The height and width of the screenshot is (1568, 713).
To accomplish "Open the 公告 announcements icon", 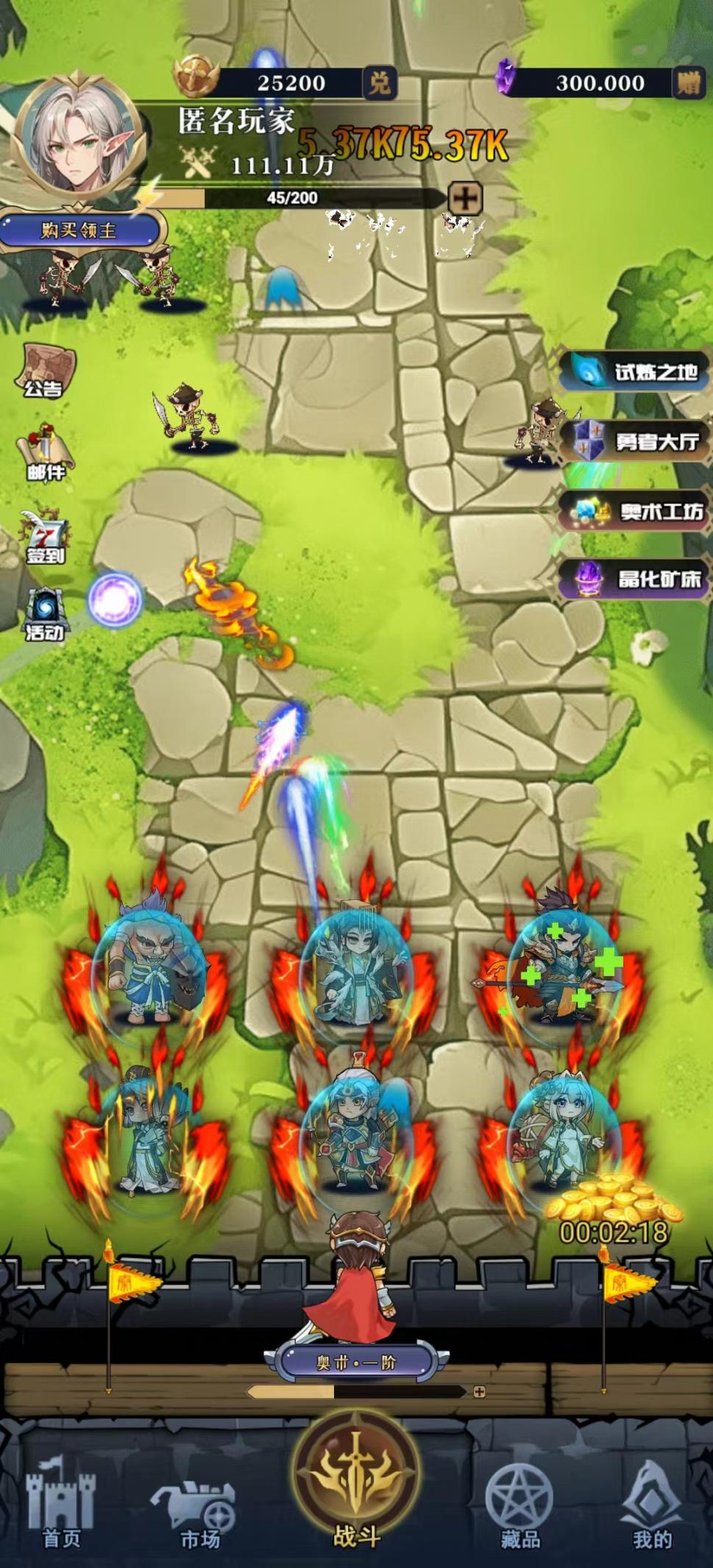I will point(45,371).
